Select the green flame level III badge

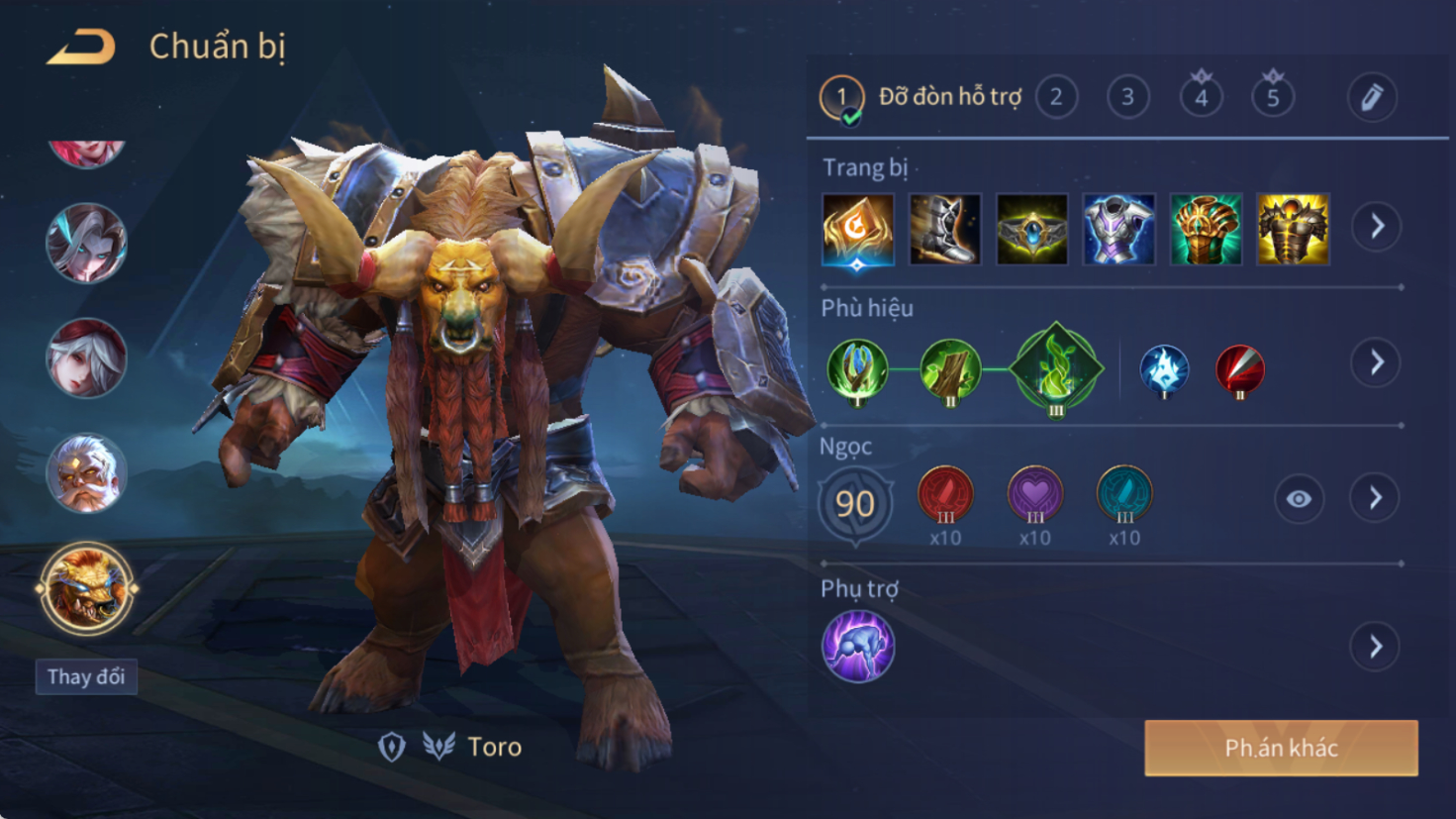click(1055, 369)
